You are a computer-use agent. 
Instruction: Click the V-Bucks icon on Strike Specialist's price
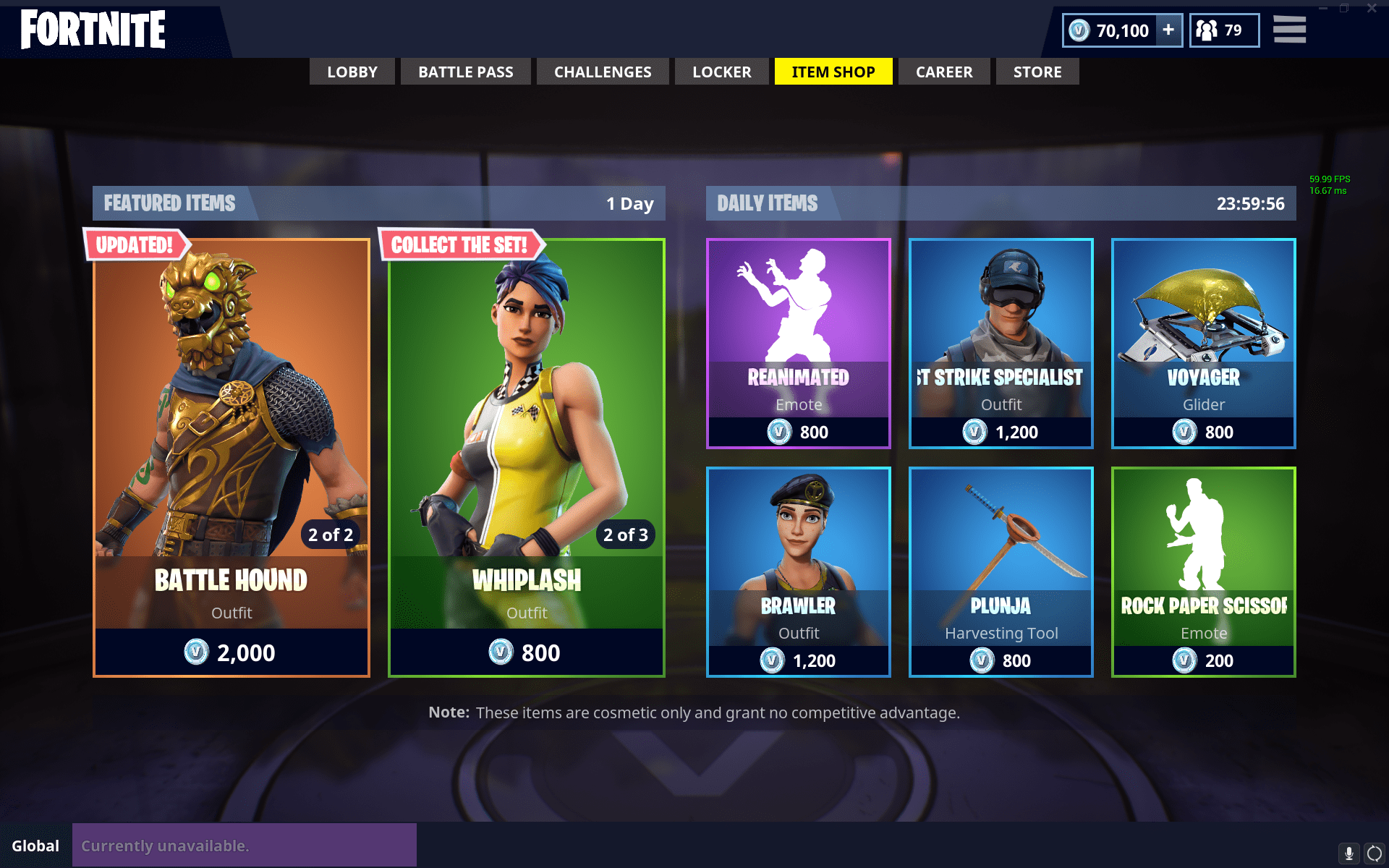coord(974,432)
